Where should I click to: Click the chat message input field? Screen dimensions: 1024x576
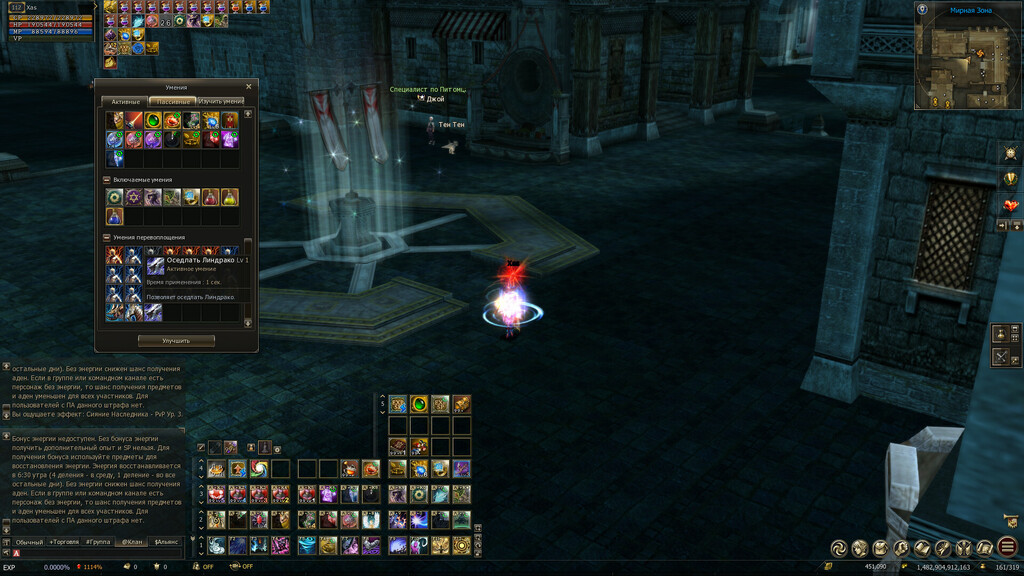click(100, 553)
